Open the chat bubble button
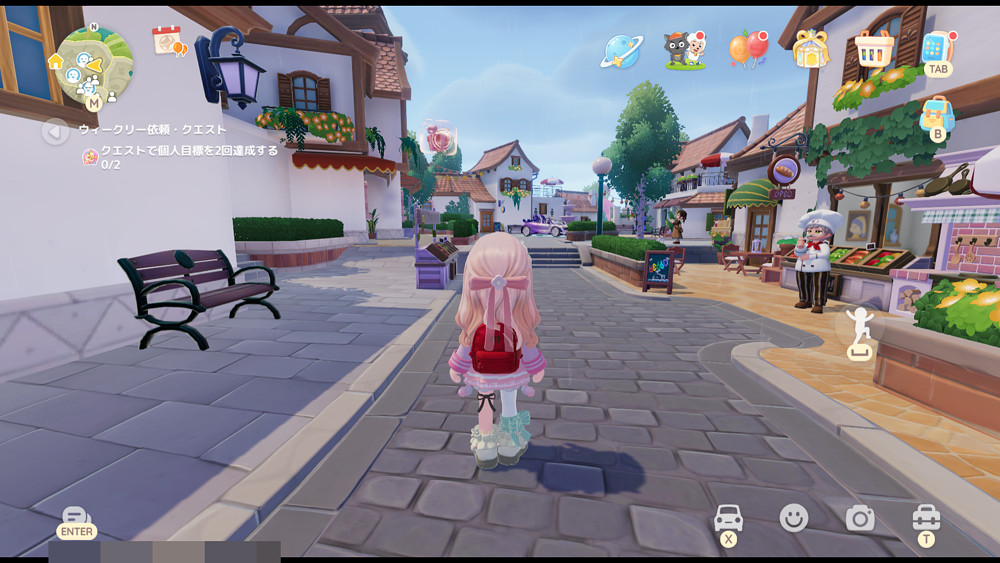 [76, 518]
